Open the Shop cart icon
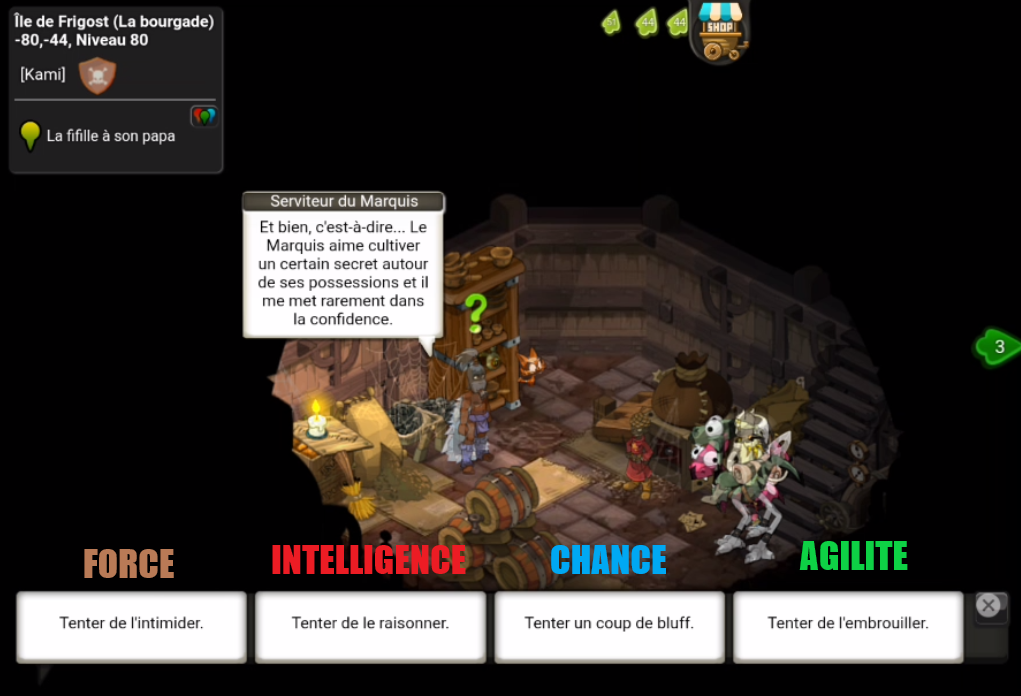Screen dimensions: 1021x696 [720, 31]
